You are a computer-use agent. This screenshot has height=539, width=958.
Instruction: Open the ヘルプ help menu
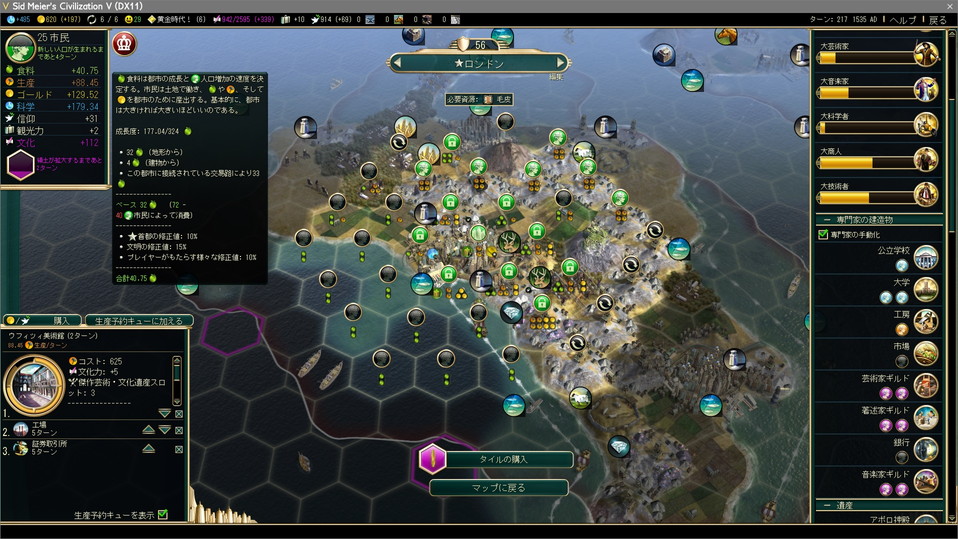[x=902, y=20]
